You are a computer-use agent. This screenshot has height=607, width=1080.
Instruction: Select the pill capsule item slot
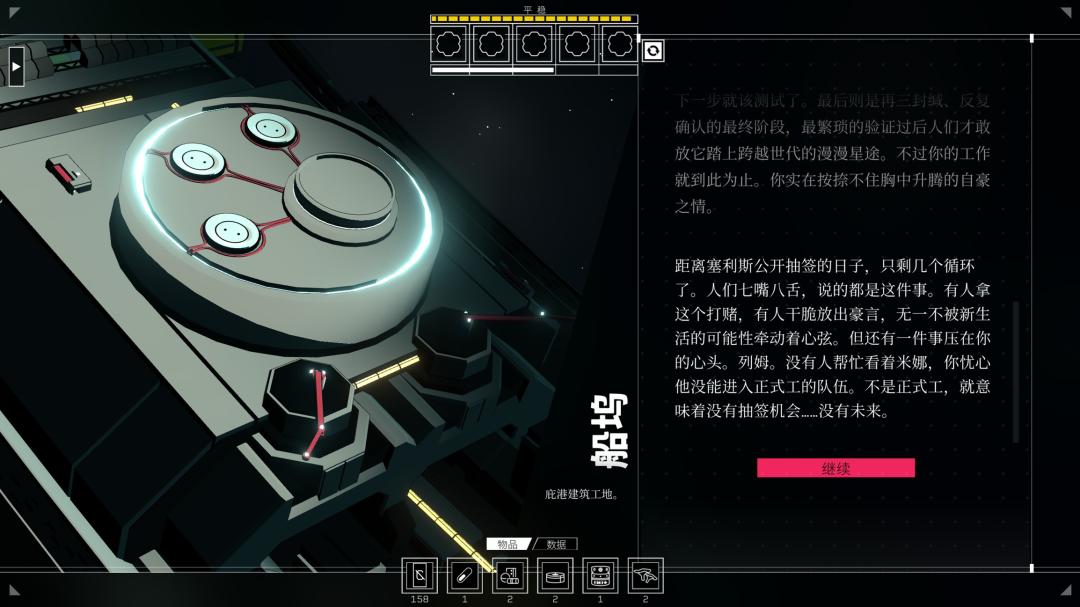click(x=464, y=575)
